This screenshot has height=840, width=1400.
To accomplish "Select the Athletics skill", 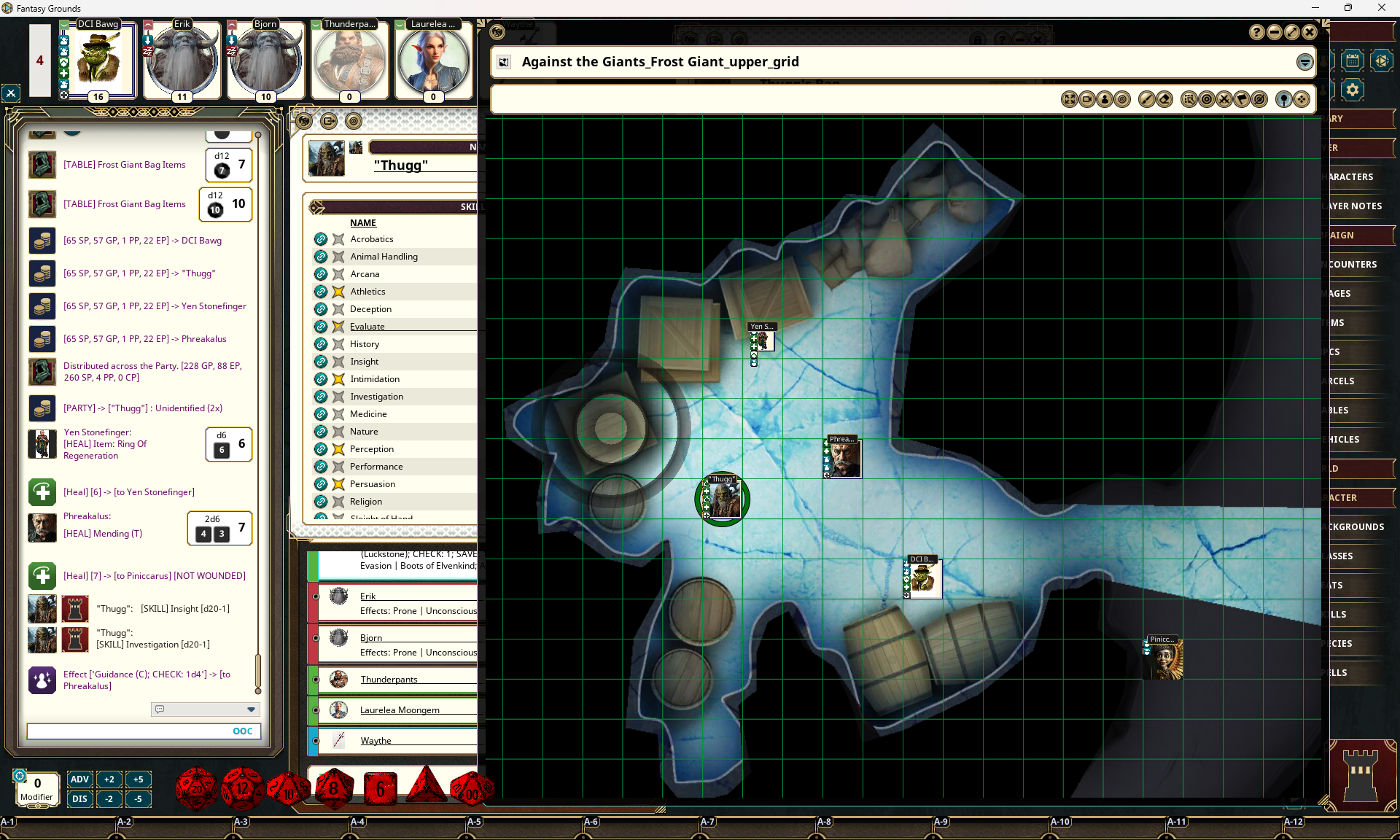I will point(367,292).
